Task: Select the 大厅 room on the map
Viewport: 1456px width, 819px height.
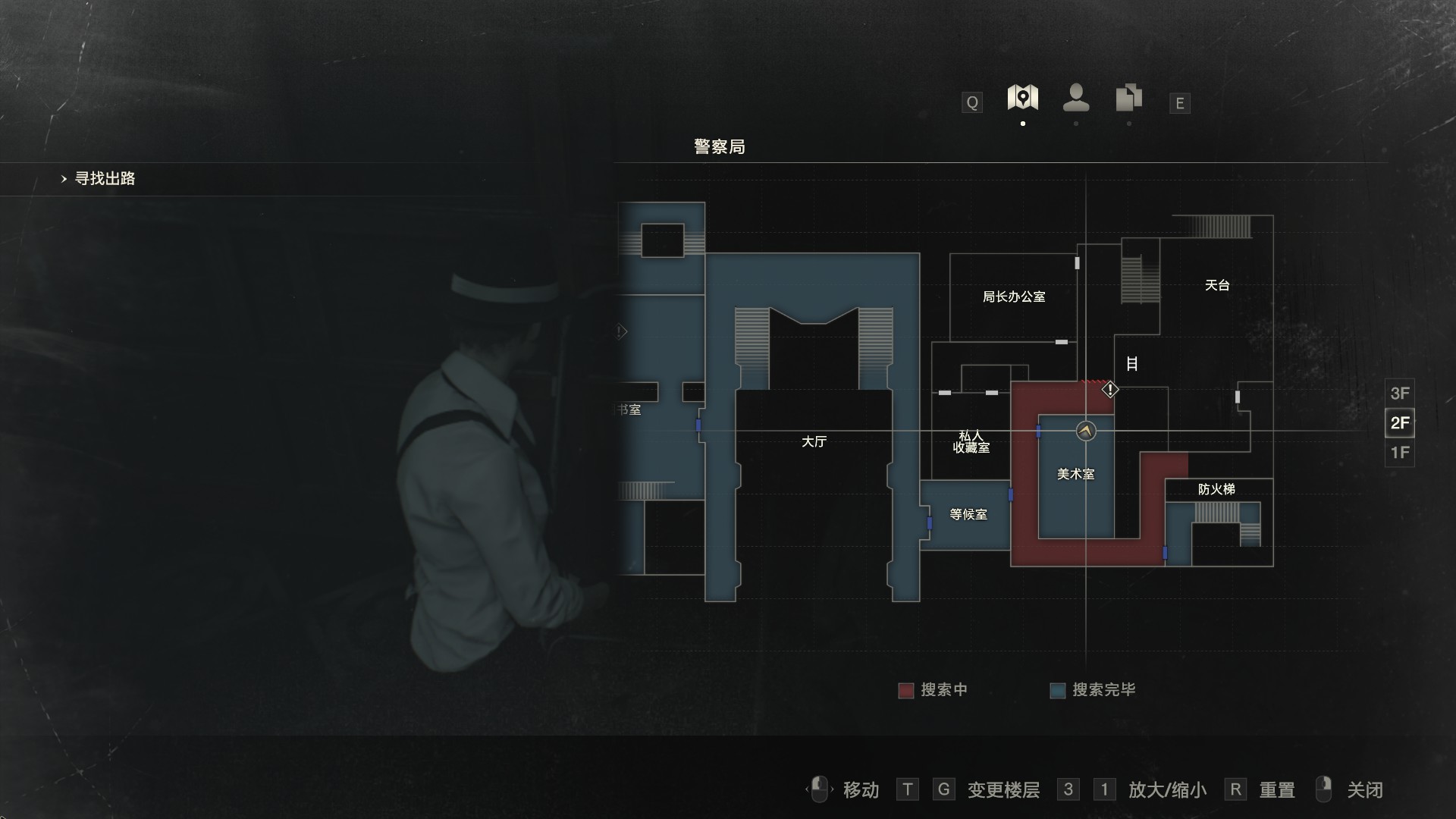Action: click(814, 441)
